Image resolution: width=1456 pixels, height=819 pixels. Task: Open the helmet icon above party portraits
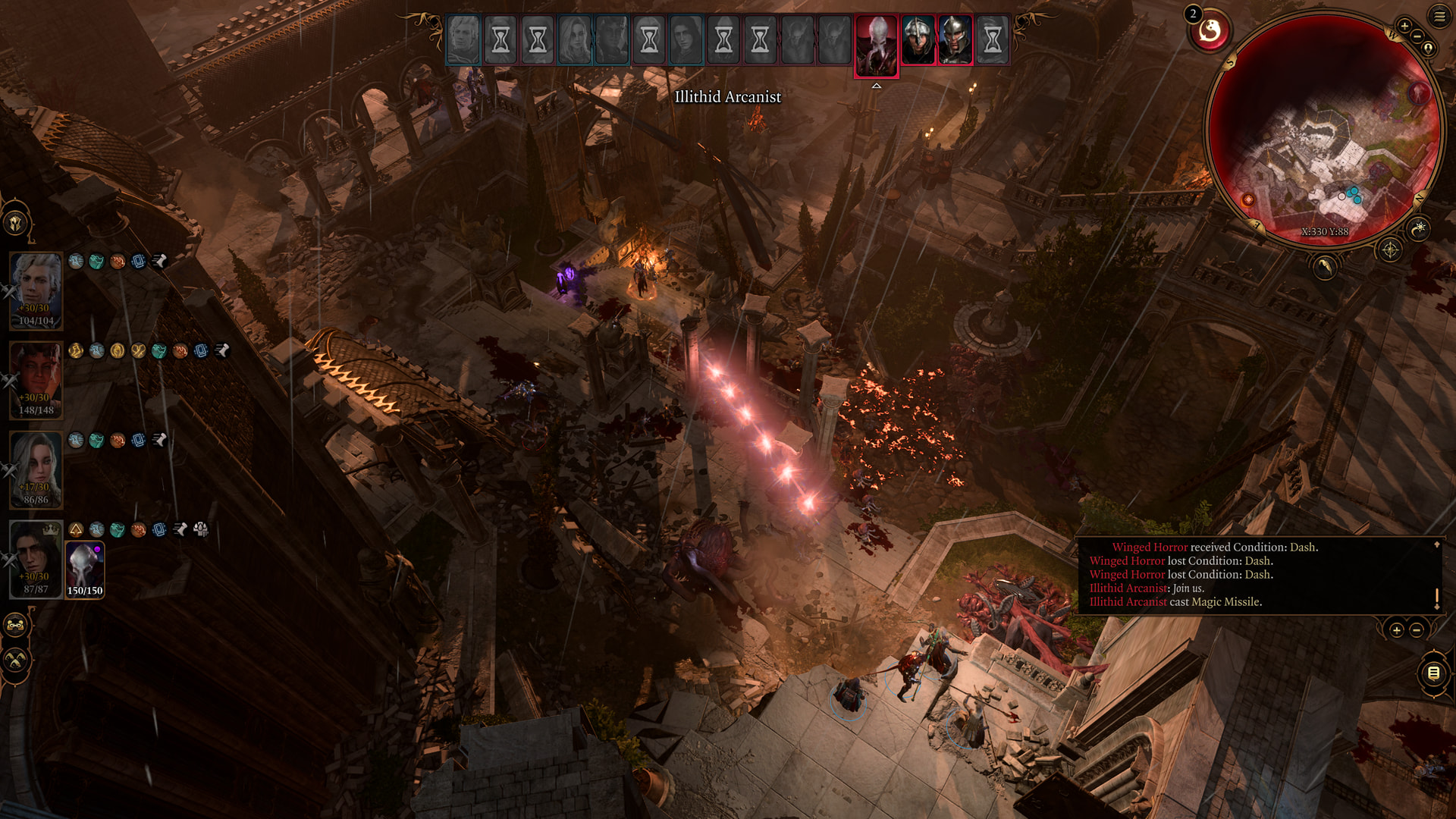tap(16, 223)
